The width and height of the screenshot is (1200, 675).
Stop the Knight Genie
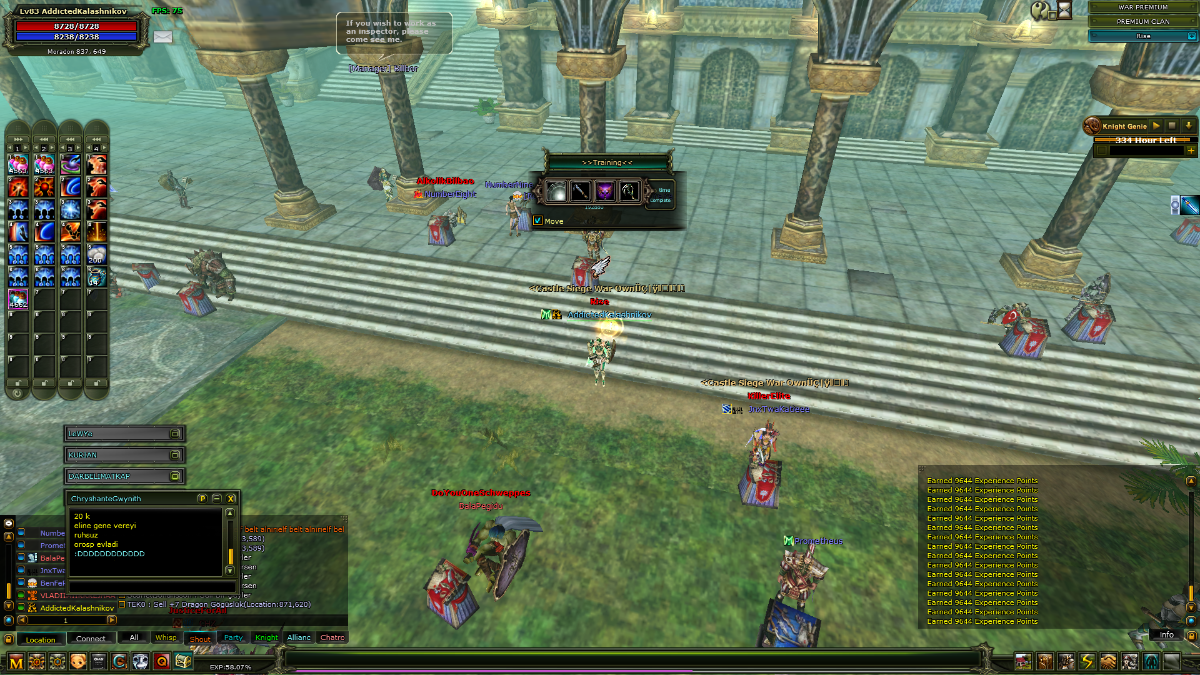[x=1171, y=126]
